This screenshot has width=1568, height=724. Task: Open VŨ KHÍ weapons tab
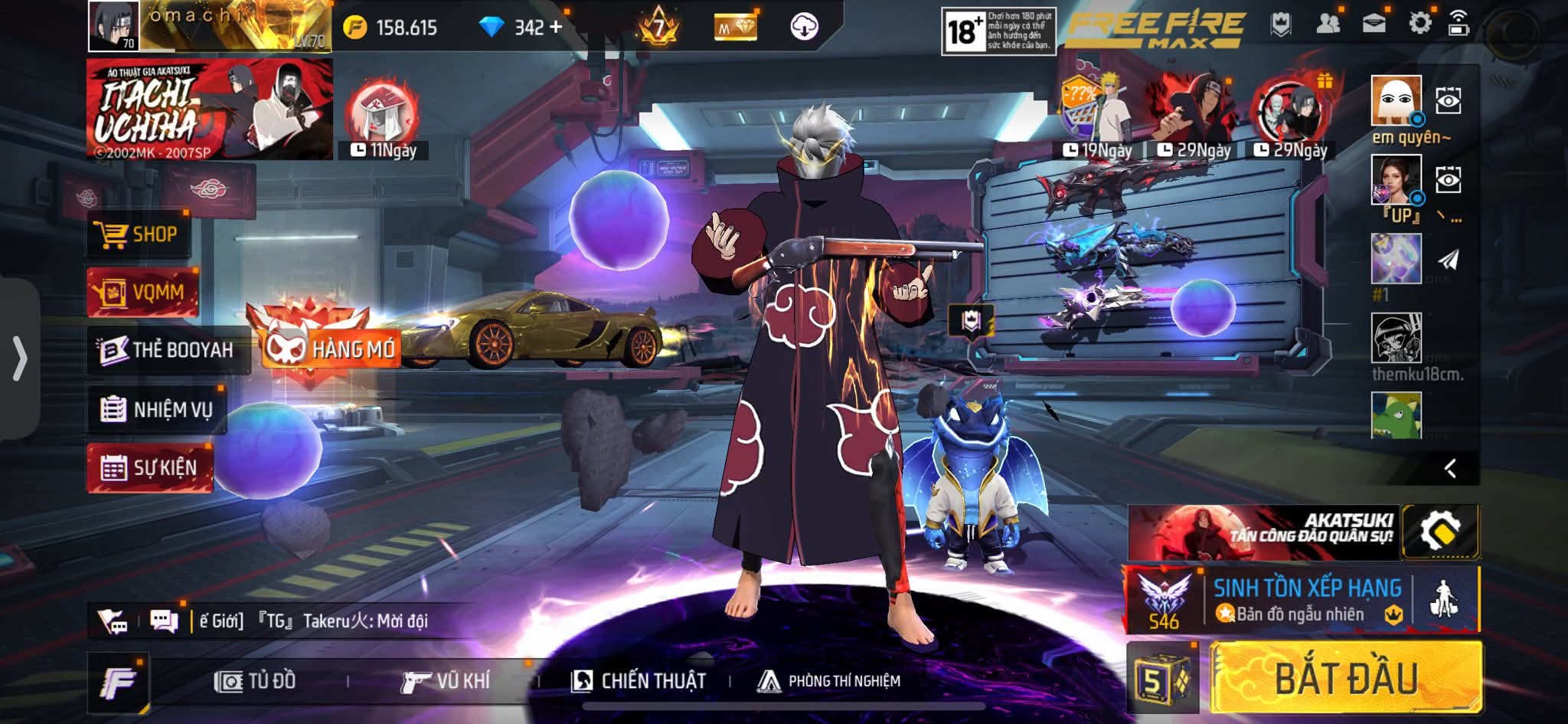click(446, 681)
